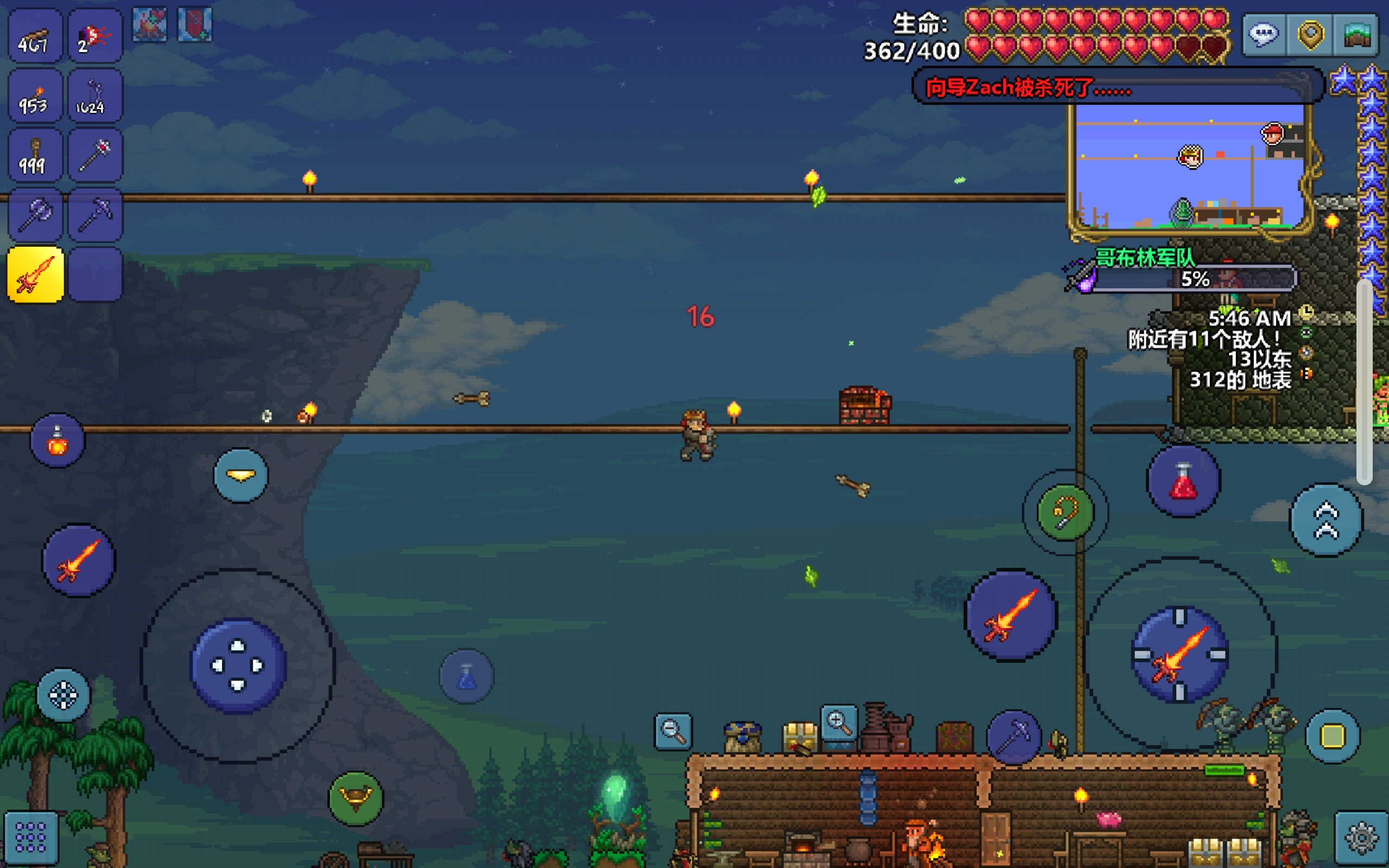Open the chat speech bubble button
Screen dimensions: 1389x868
(x=1263, y=34)
